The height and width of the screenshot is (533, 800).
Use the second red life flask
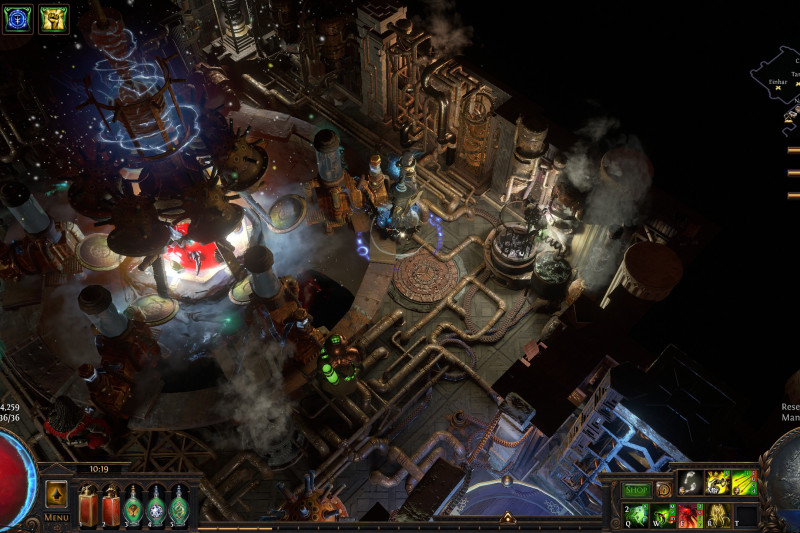(110, 504)
